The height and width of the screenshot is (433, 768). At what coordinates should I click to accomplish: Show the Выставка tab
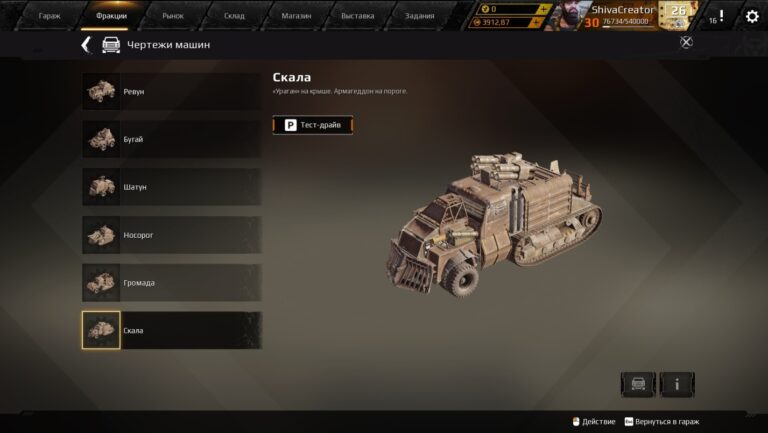coord(357,16)
